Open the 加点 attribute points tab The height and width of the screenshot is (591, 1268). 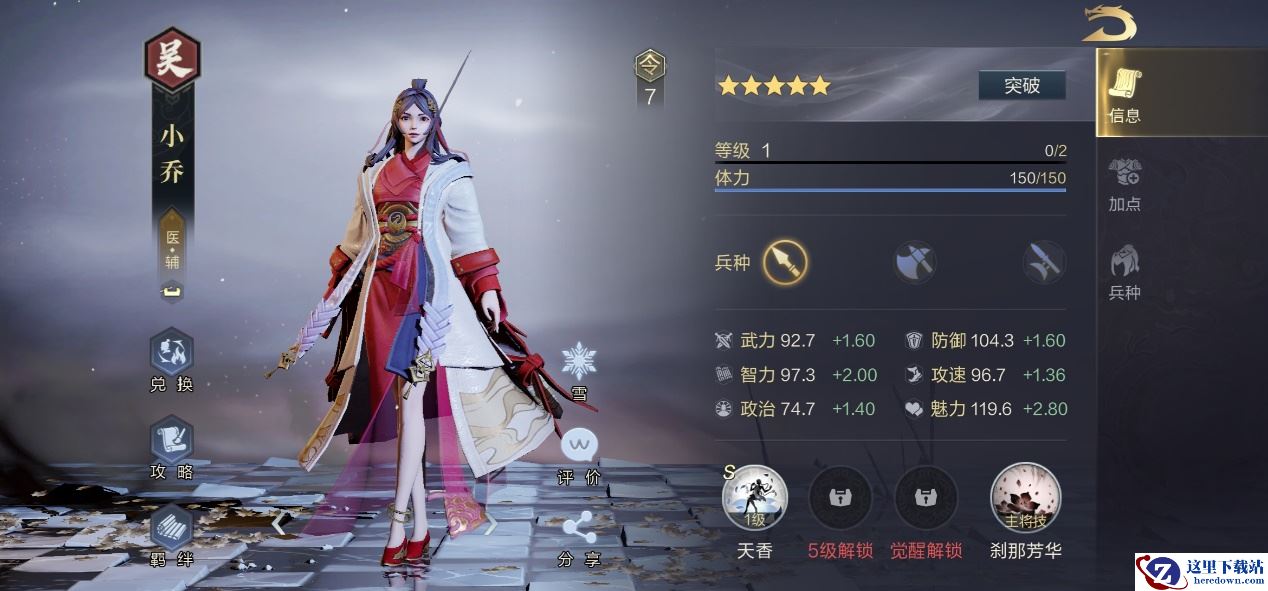click(1125, 184)
